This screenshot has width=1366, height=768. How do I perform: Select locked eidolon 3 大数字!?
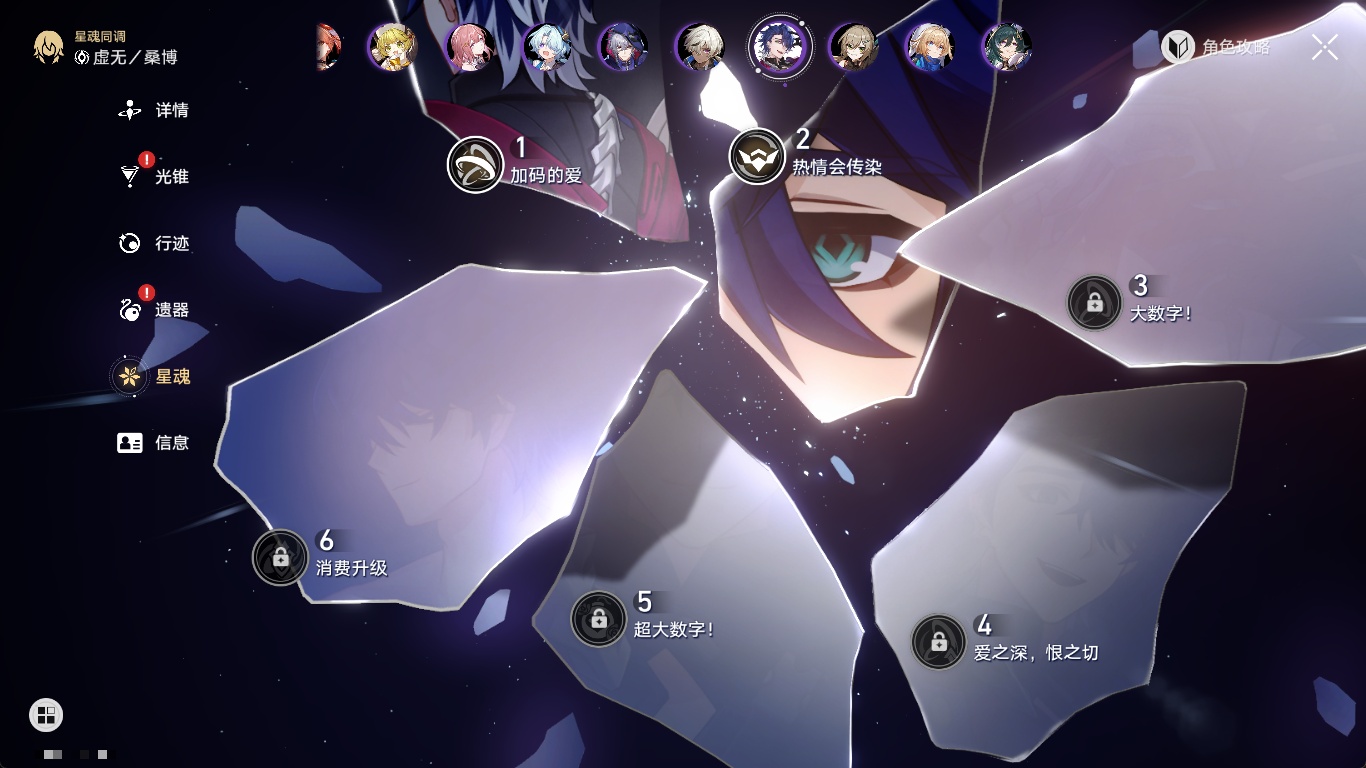click(x=1094, y=302)
